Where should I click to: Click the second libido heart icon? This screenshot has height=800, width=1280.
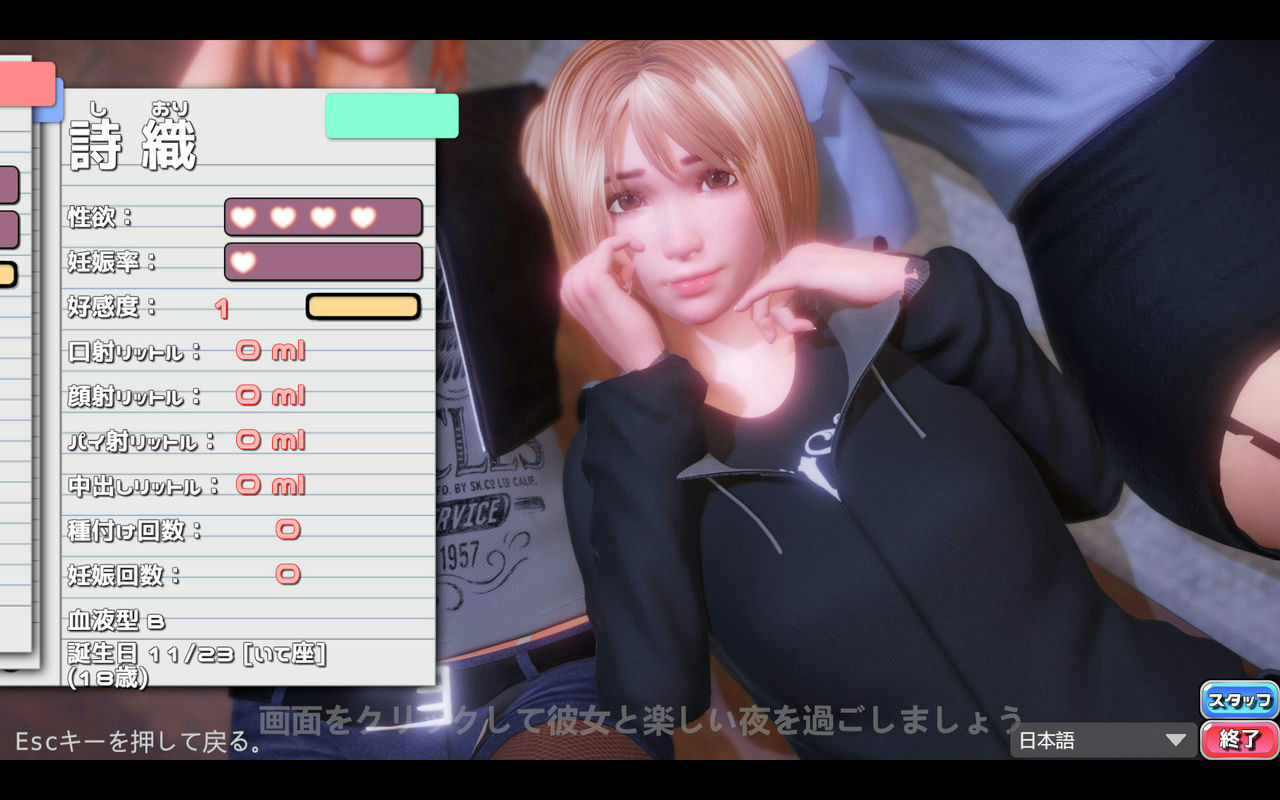(x=286, y=216)
